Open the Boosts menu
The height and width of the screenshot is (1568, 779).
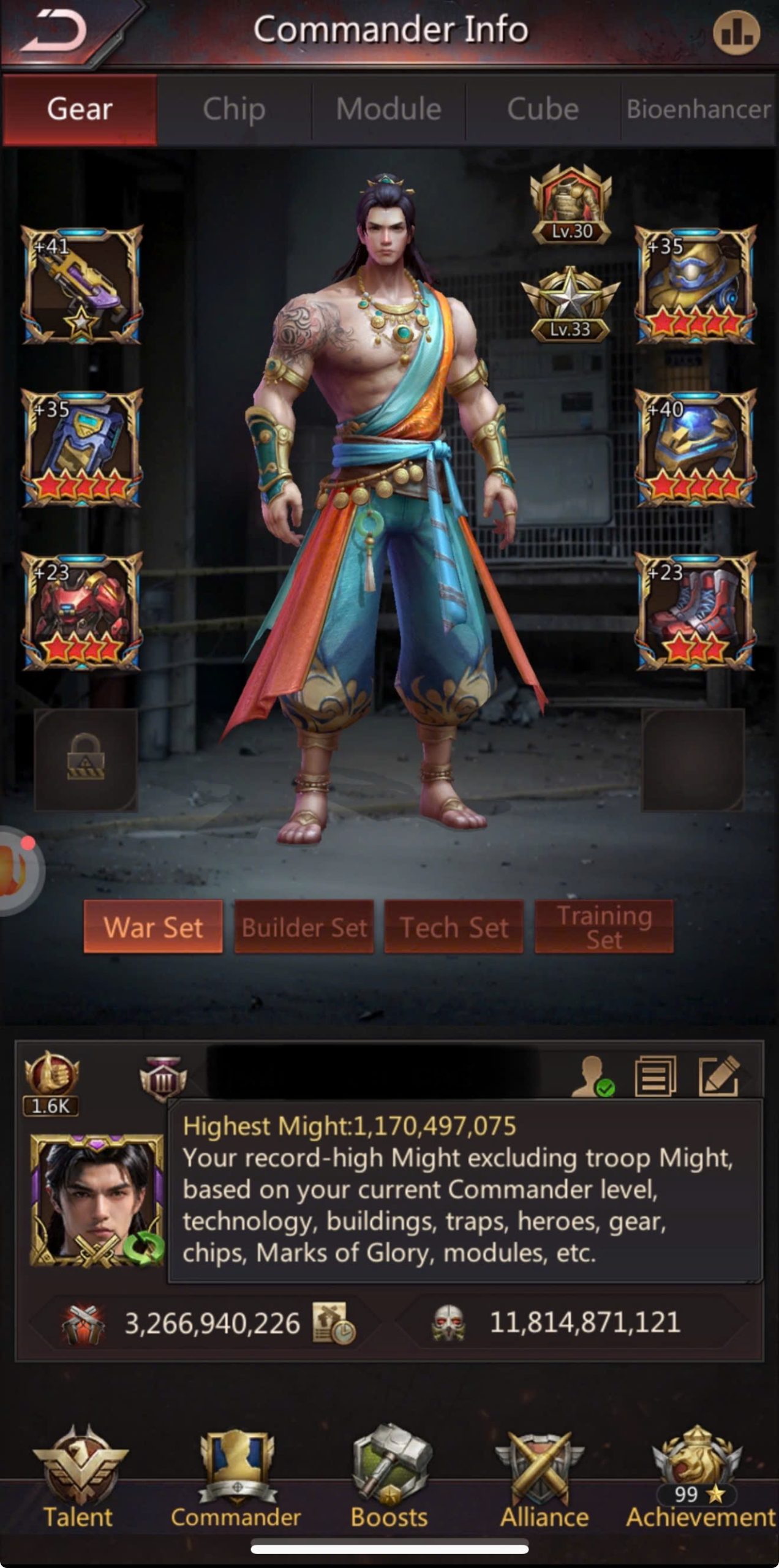(x=389, y=1481)
